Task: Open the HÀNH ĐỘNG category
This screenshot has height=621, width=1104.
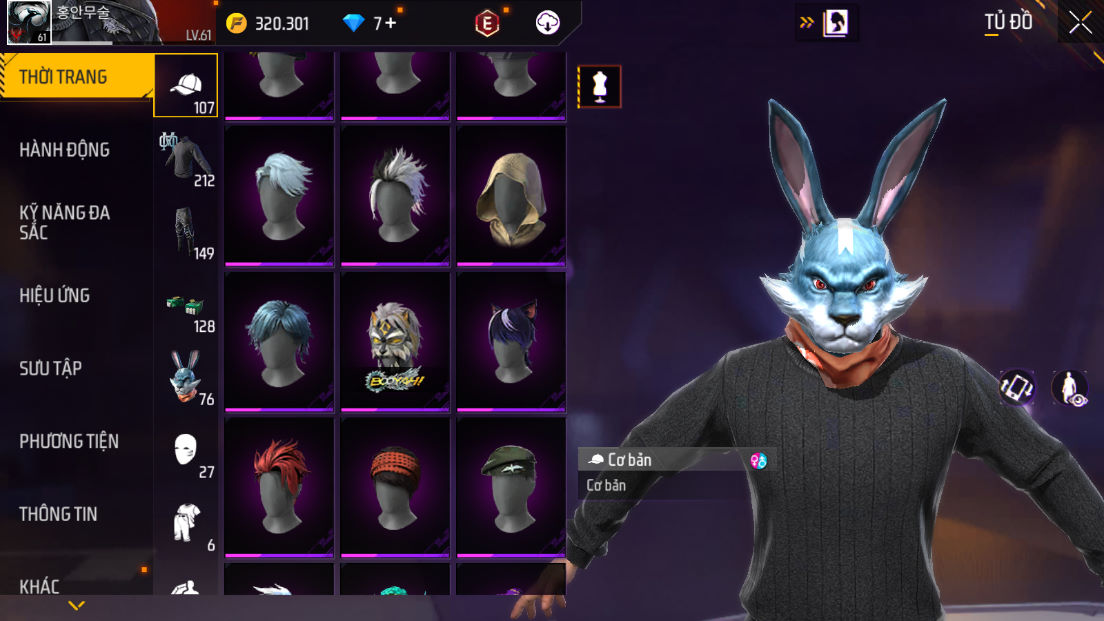Action: pyautogui.click(x=65, y=150)
